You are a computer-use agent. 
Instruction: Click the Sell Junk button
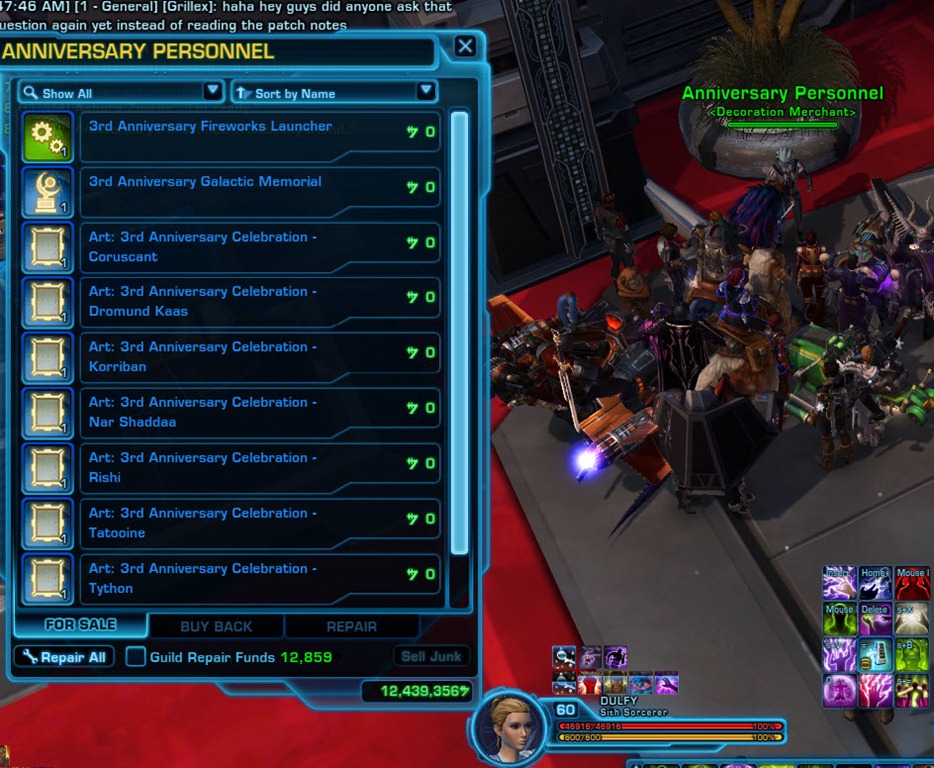[x=431, y=657]
